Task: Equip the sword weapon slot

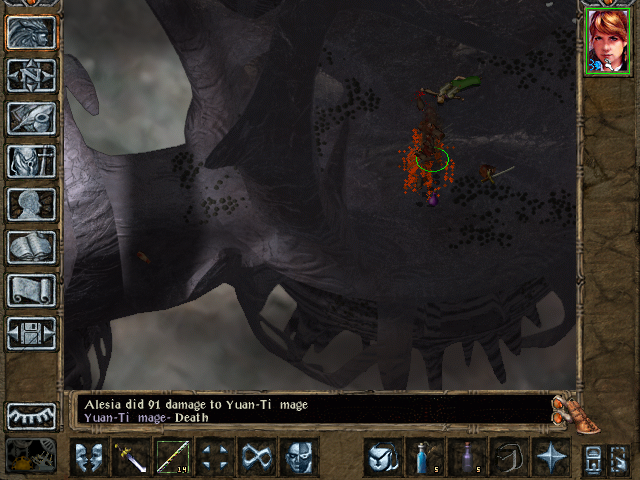Action: click(x=130, y=457)
